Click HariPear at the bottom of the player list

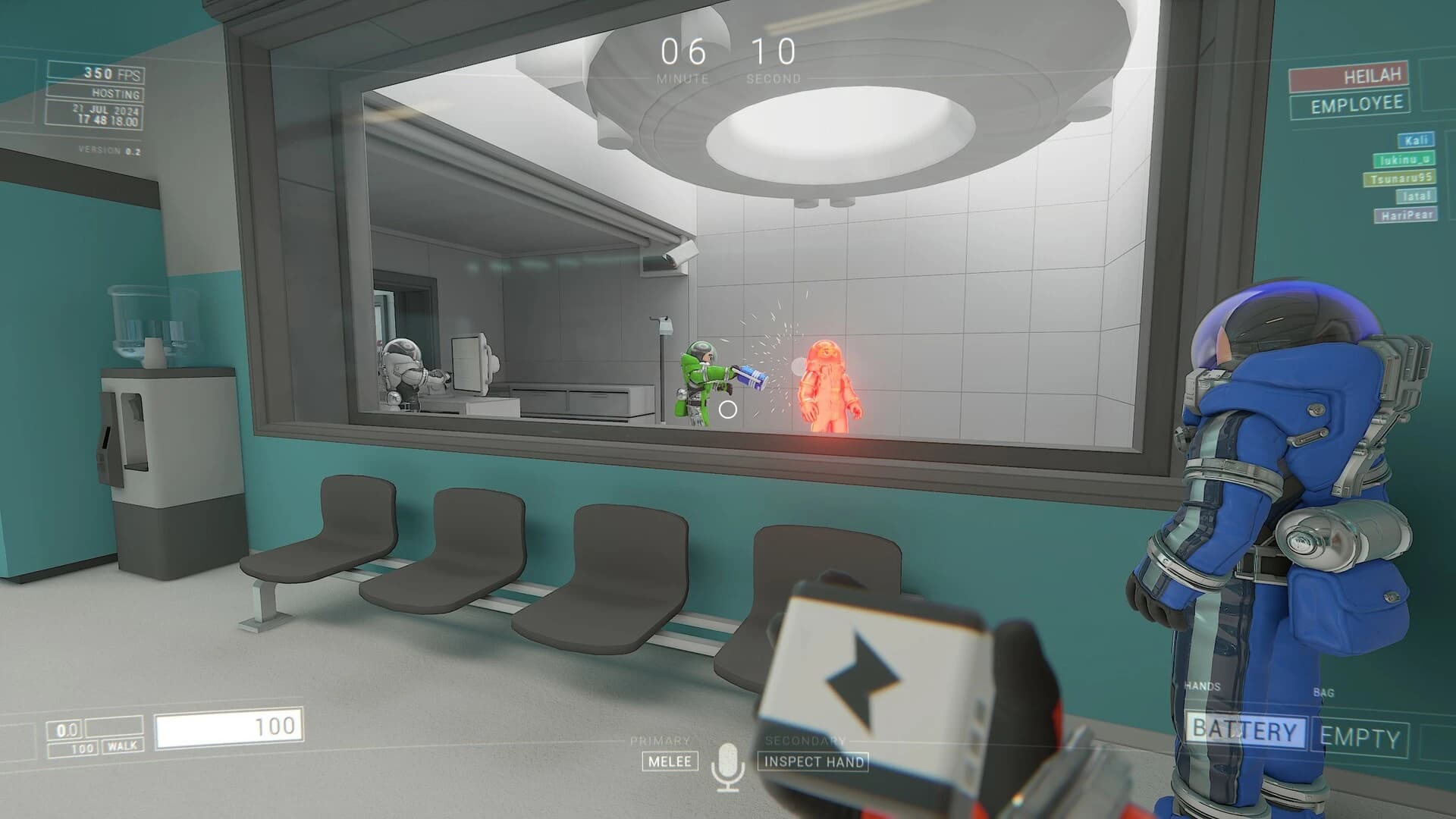click(x=1407, y=215)
